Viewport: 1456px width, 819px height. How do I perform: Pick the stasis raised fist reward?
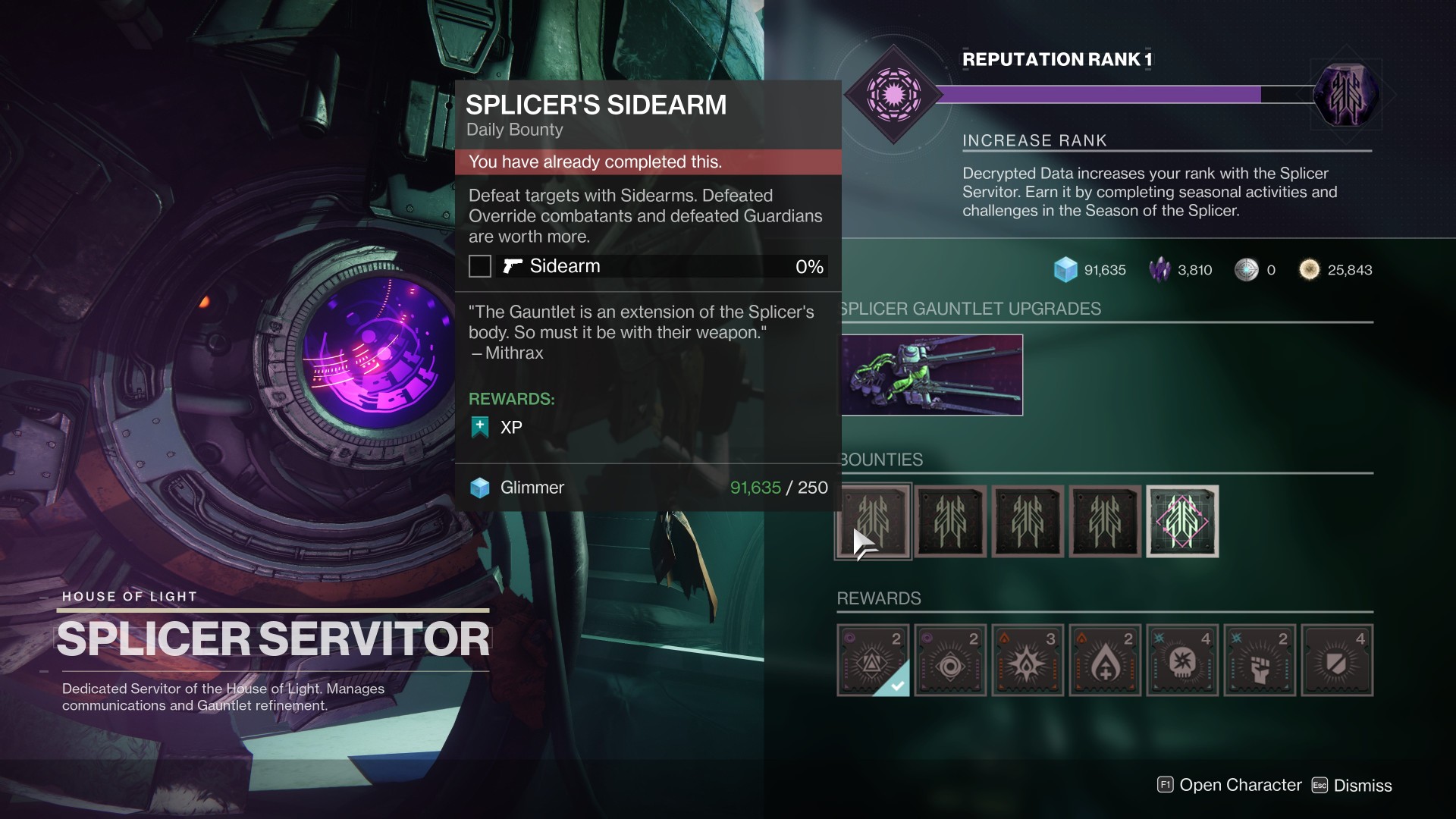tap(1260, 661)
